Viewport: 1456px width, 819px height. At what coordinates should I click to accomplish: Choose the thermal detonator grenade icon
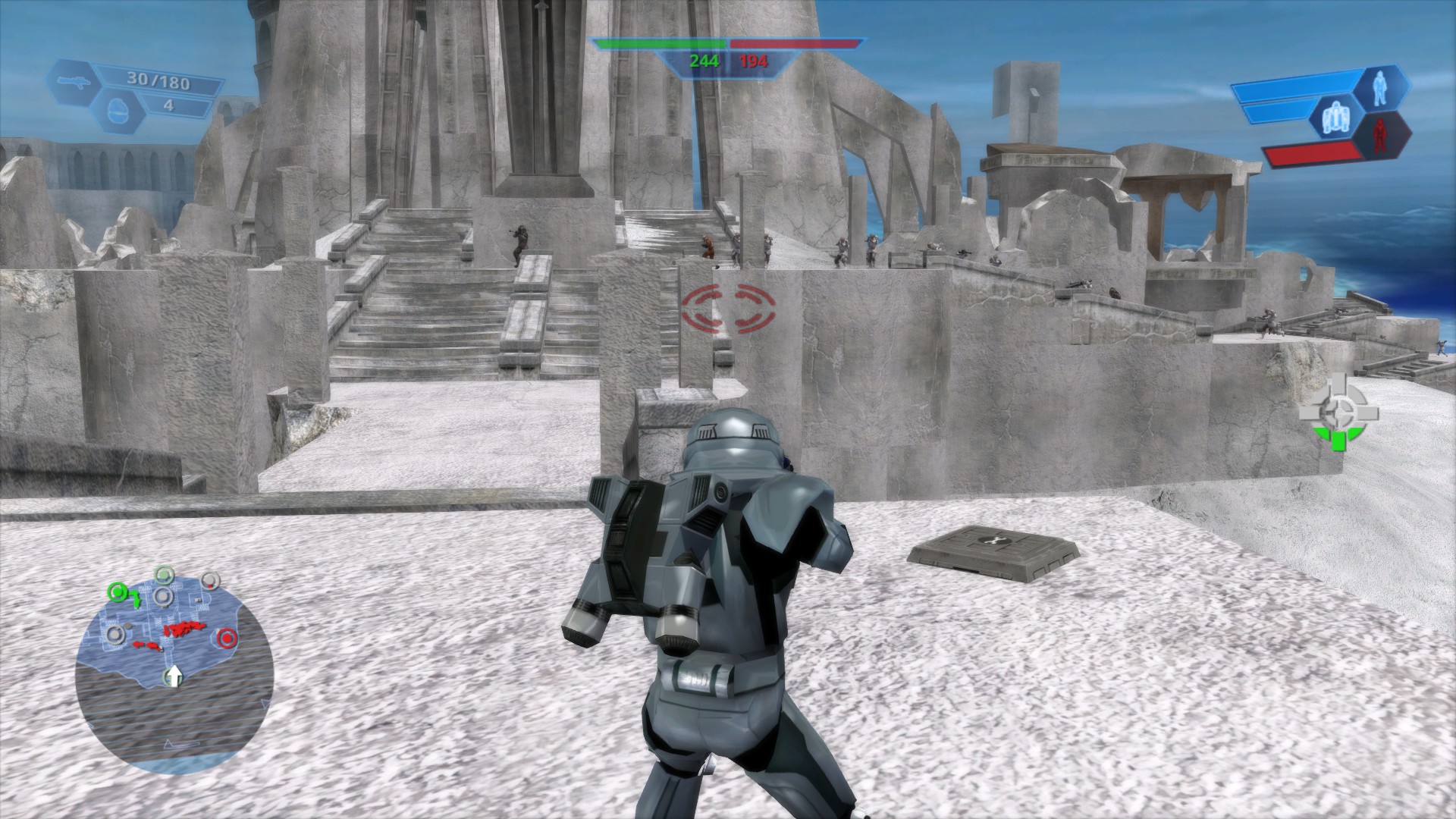pos(115,107)
